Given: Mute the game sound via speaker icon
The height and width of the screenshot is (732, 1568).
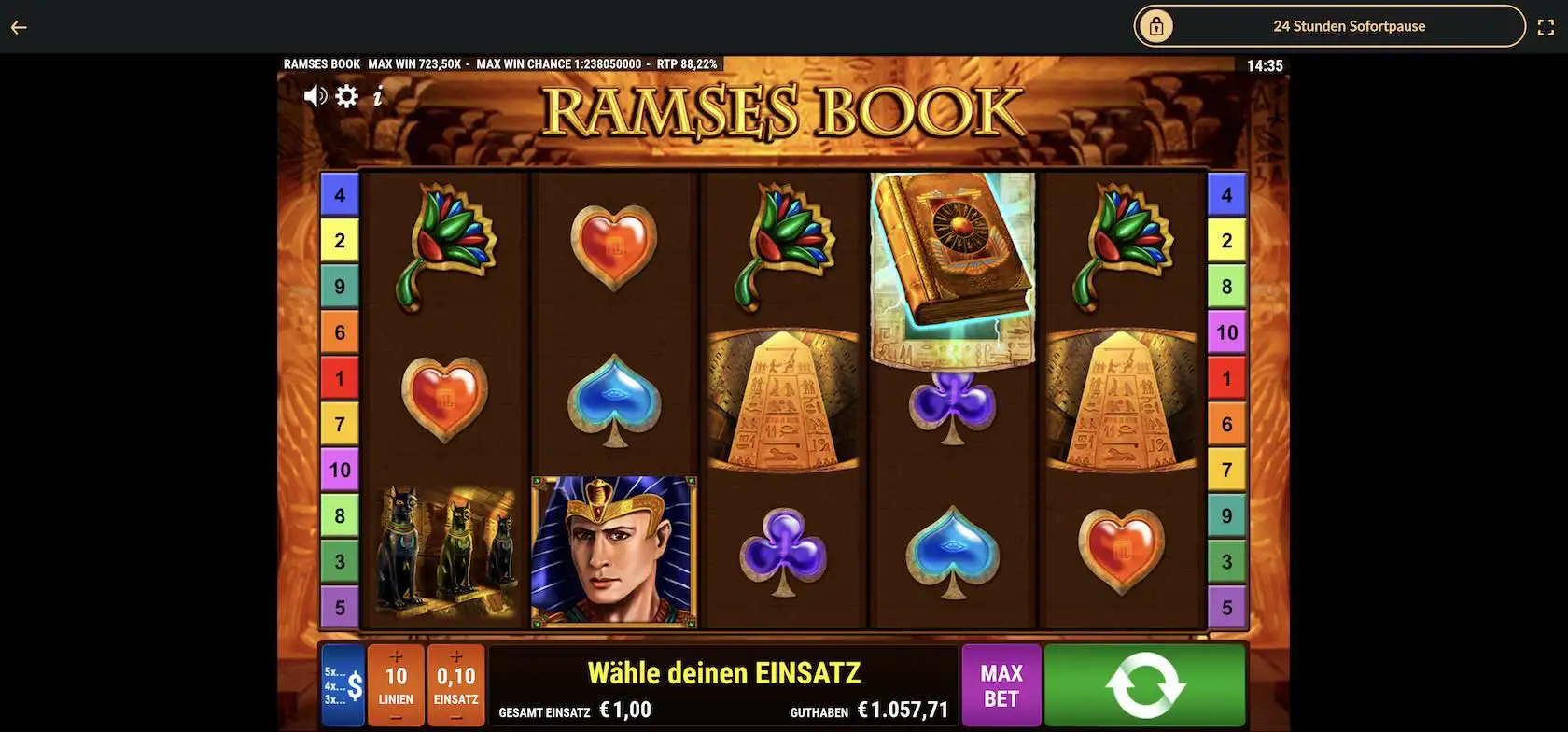Looking at the screenshot, I should [x=314, y=94].
